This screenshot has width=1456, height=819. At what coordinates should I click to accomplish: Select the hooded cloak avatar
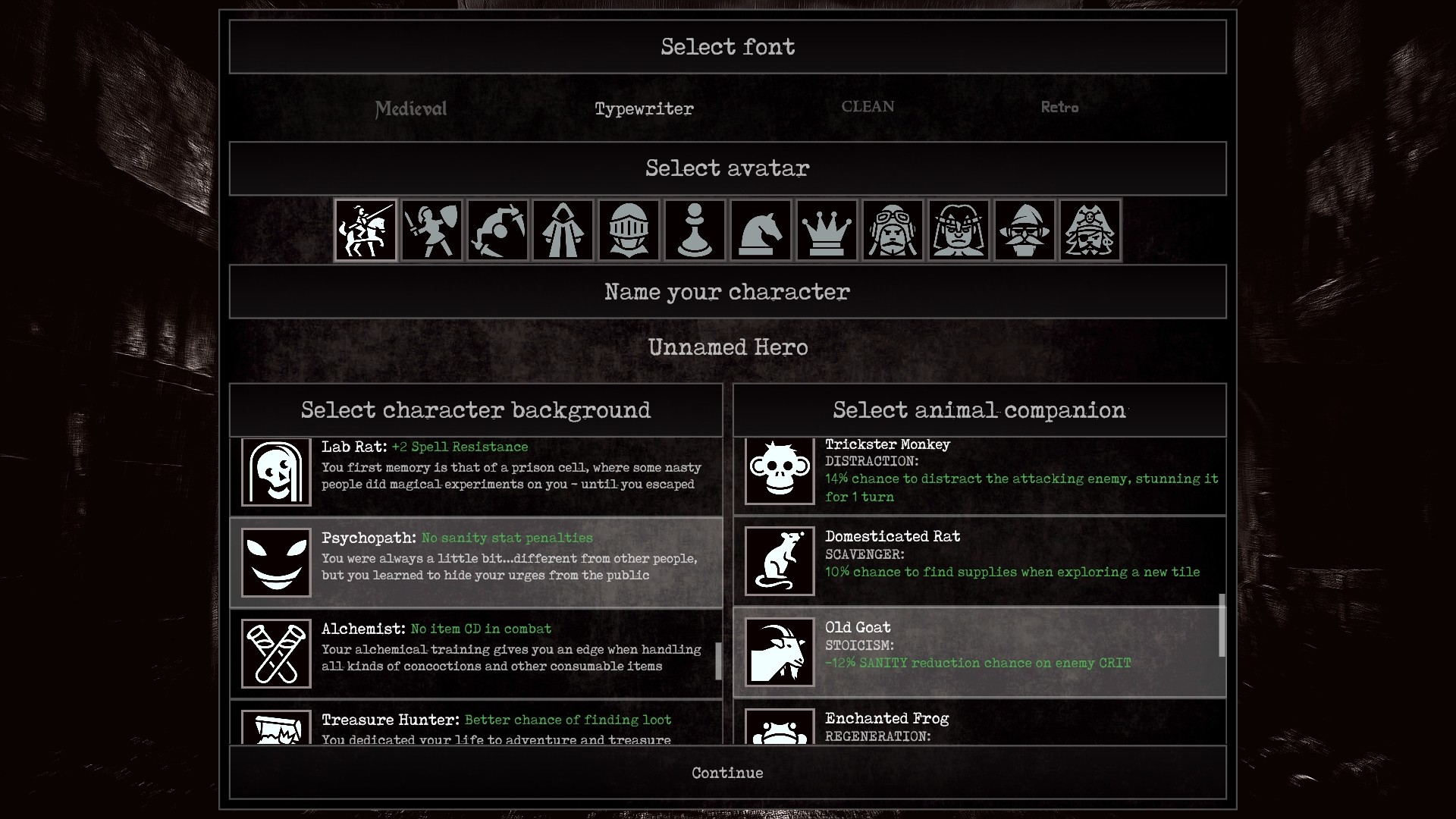coord(563,230)
